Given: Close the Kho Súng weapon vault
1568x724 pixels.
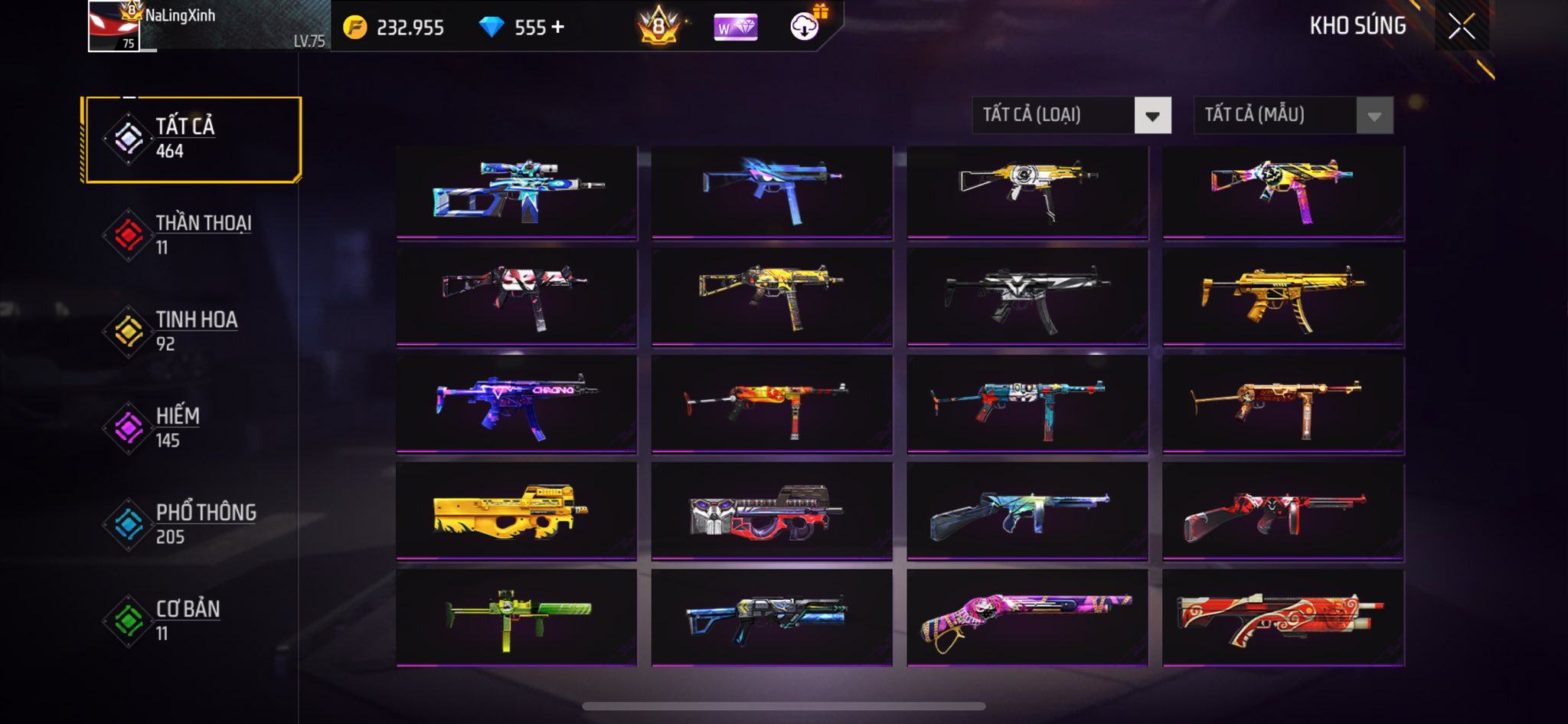Looking at the screenshot, I should click(1461, 27).
